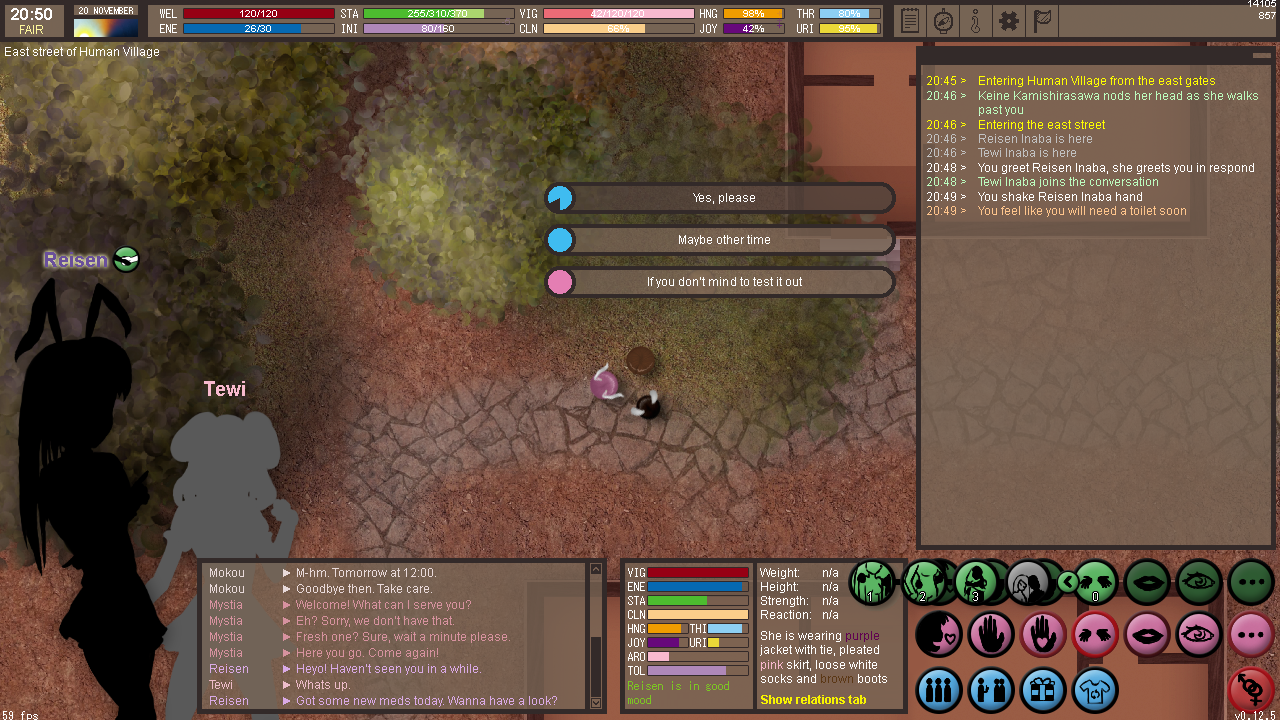This screenshot has width=1280, height=720.
Task: Show relations tab
Action: point(813,700)
